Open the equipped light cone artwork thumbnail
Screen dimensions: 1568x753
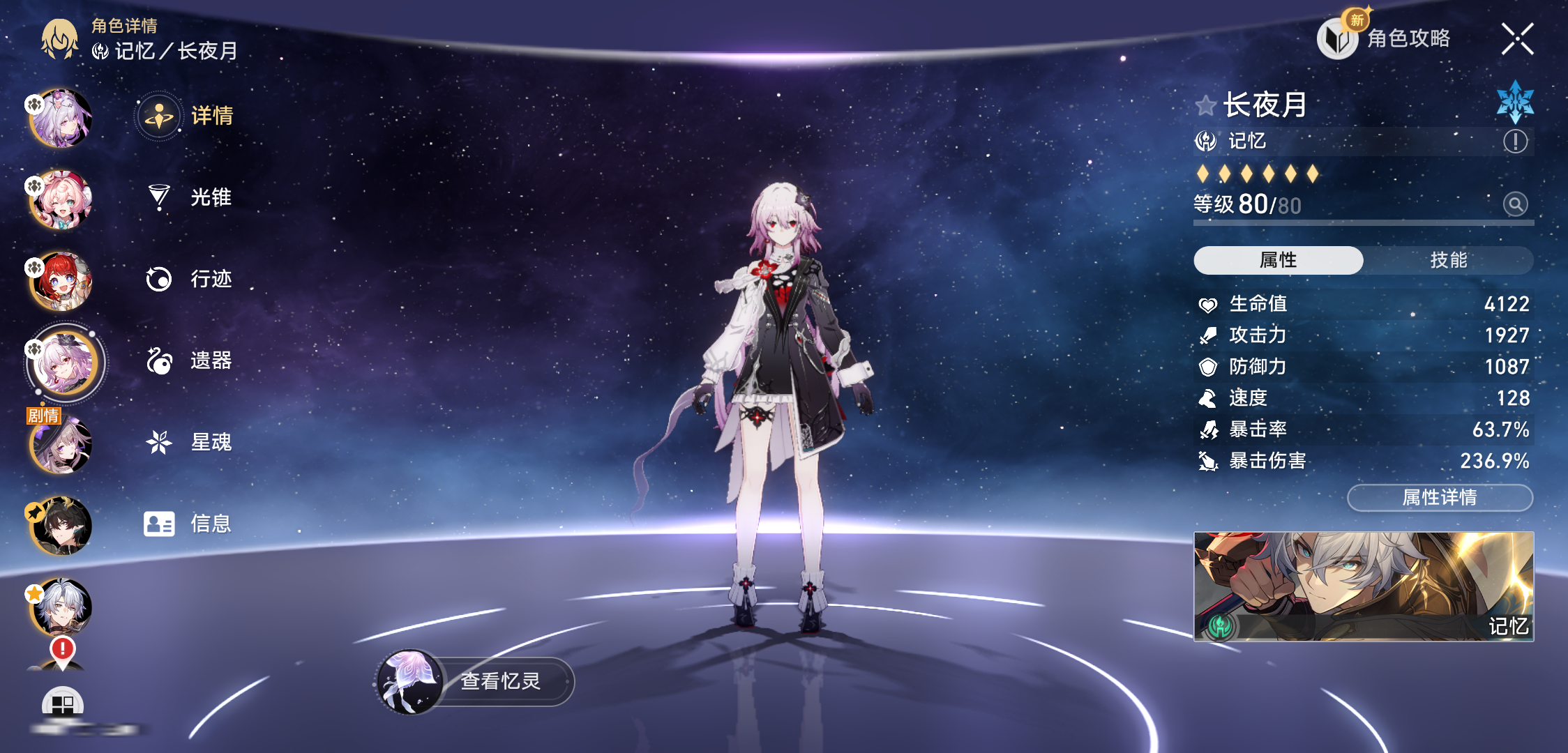(x=1363, y=586)
